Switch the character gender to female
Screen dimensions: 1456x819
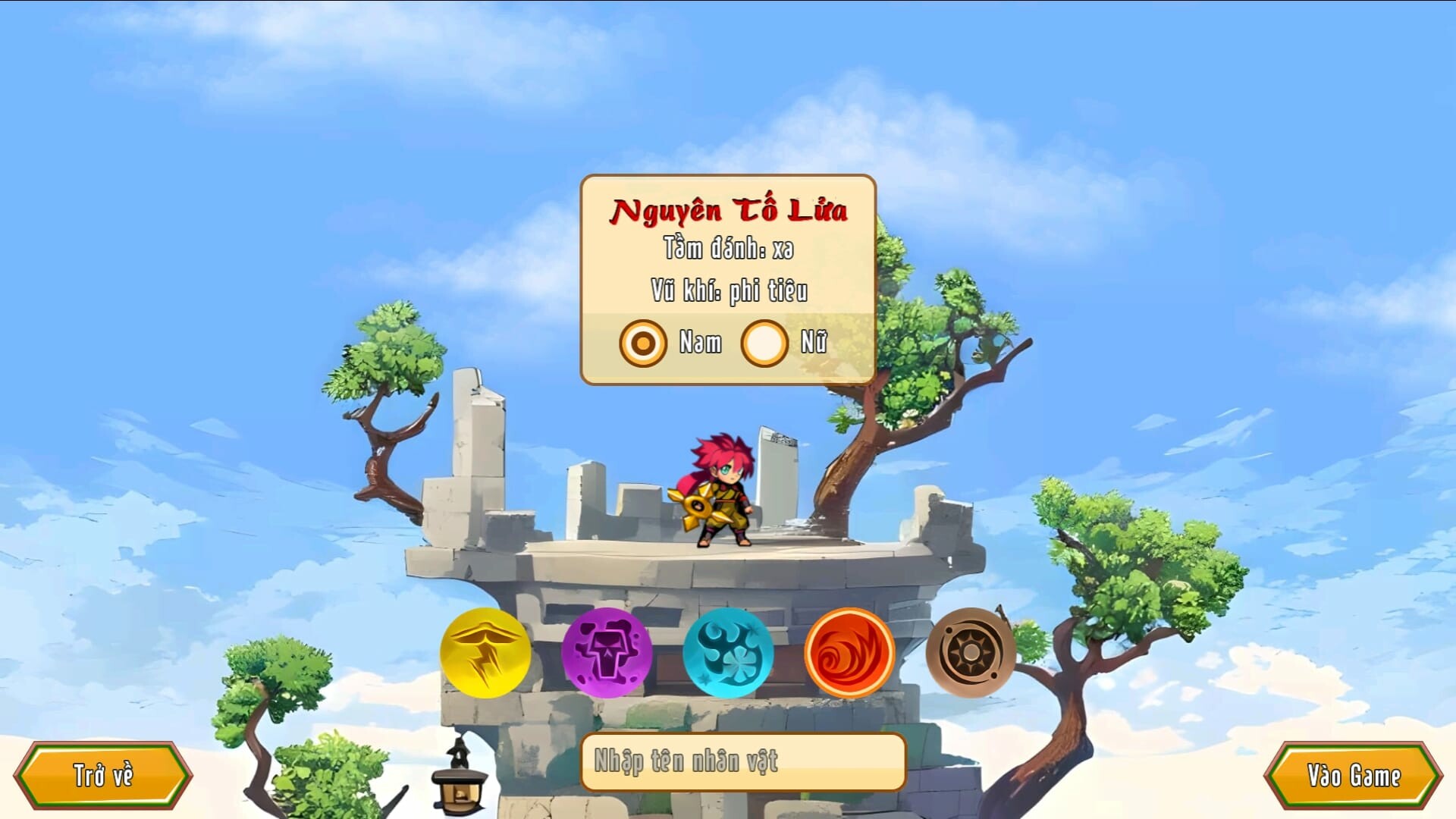point(764,344)
